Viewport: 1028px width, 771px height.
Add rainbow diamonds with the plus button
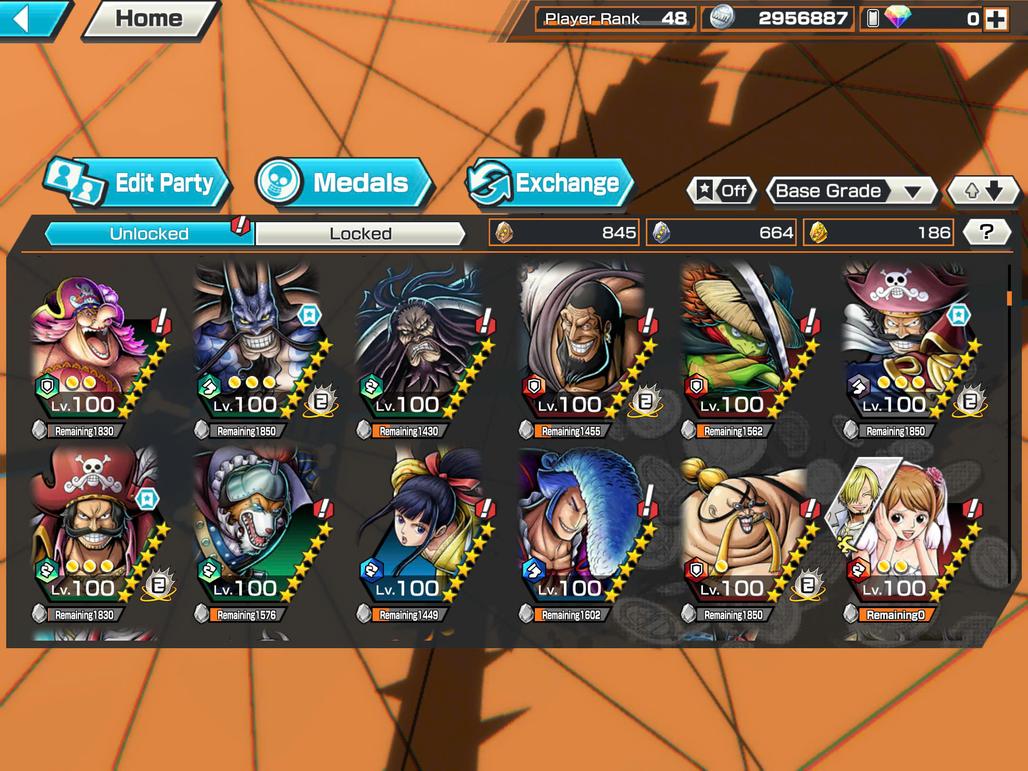(996, 18)
